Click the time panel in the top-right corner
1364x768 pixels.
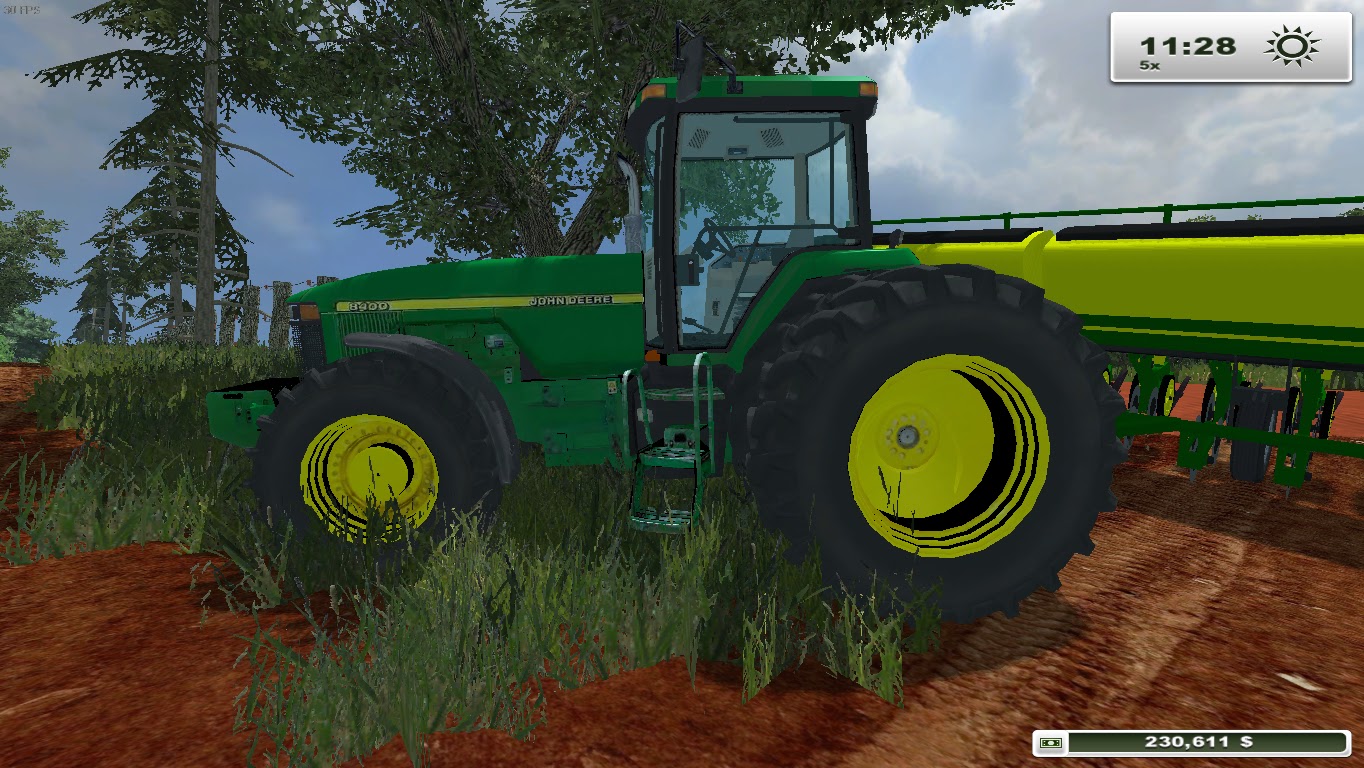click(x=1232, y=44)
